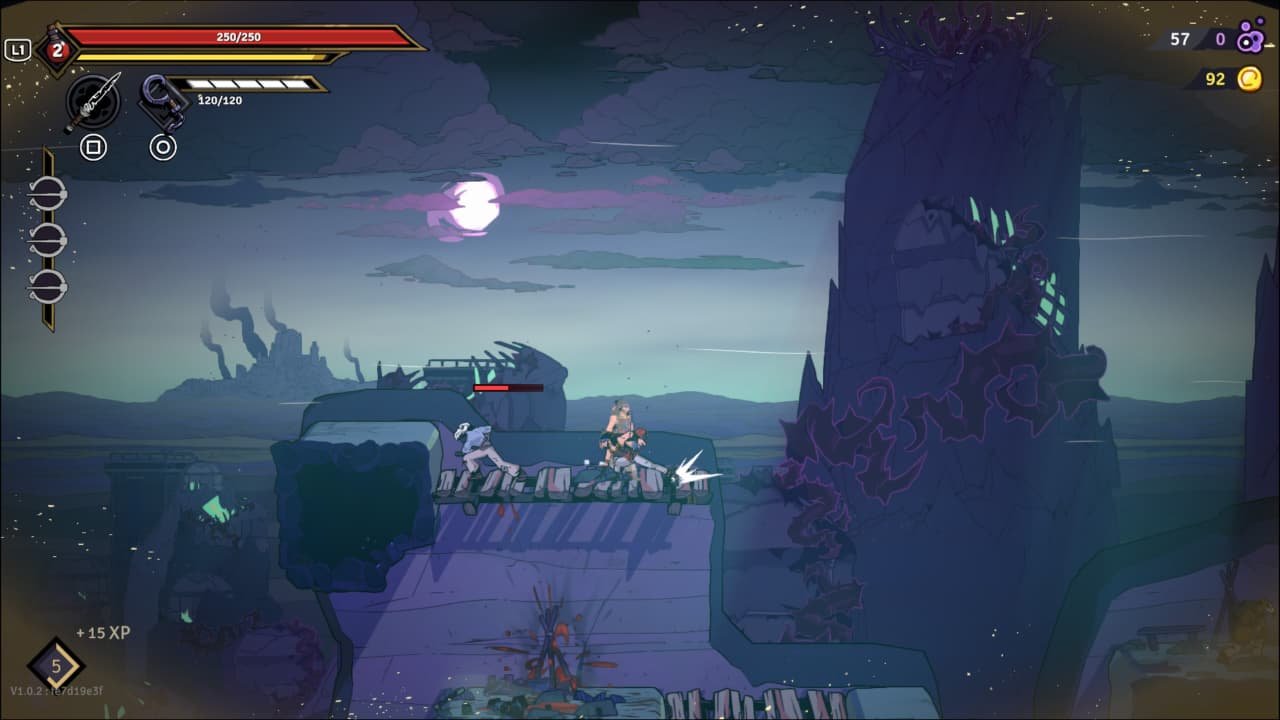Click the gold coin currency icon
This screenshot has width=1280, height=720.
tap(1249, 79)
